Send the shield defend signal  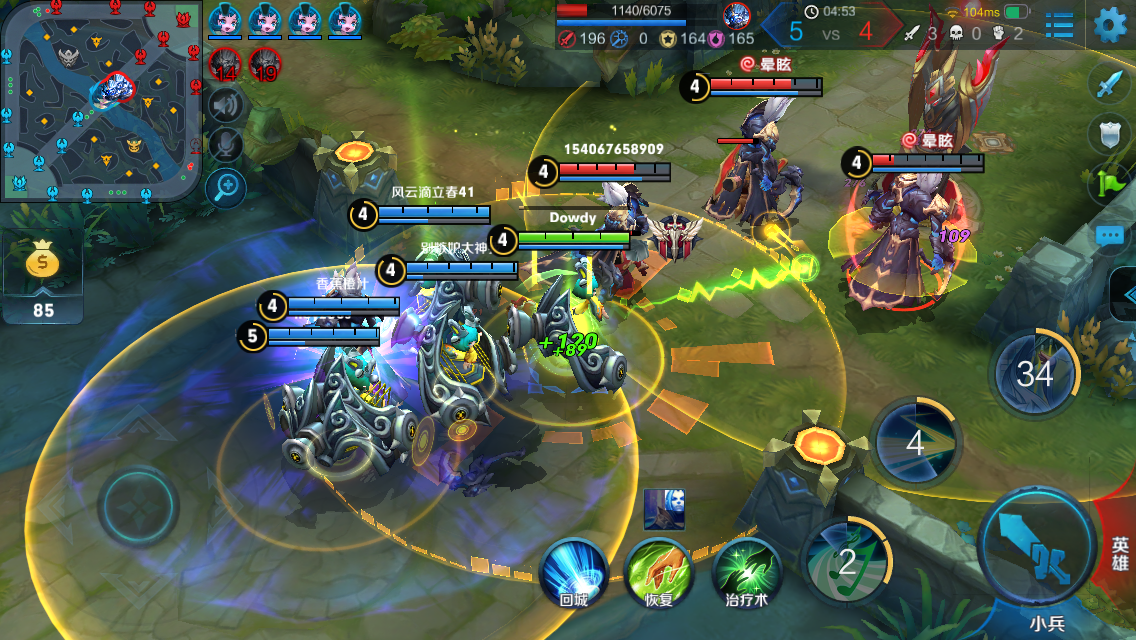[x=1108, y=135]
